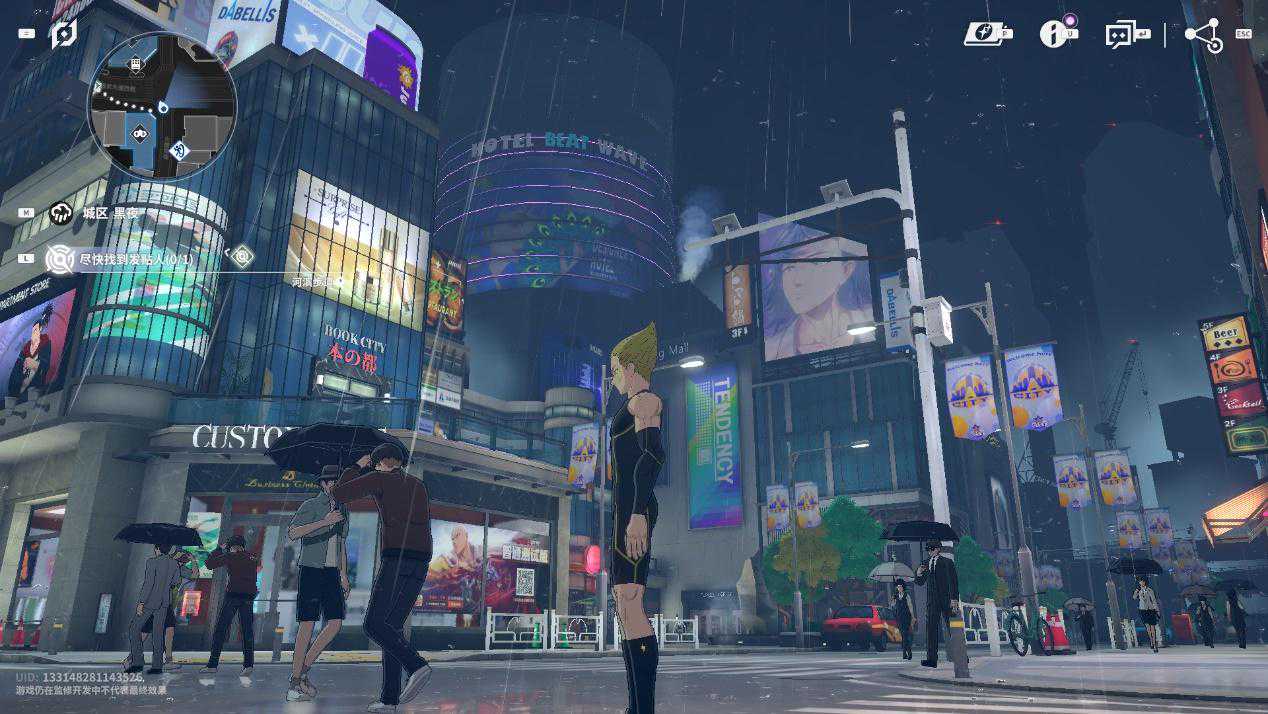Select the quest tracker 尽快找到发帖人

137,259
